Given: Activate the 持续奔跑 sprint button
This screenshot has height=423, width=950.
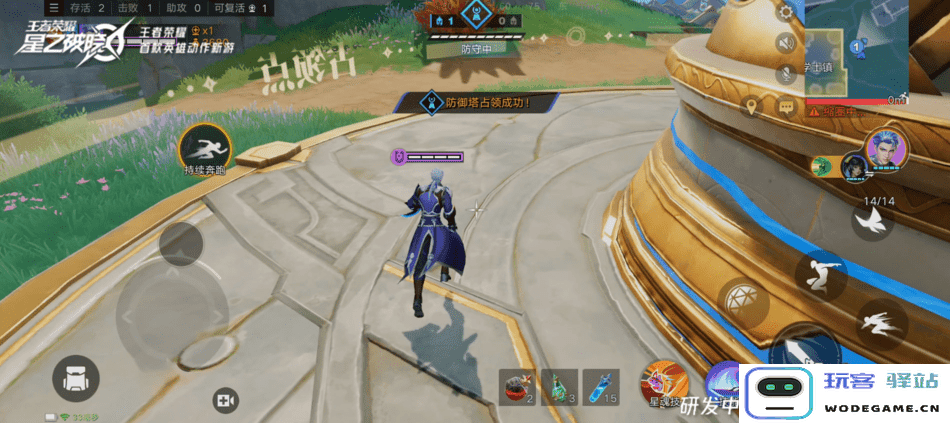Looking at the screenshot, I should (x=206, y=149).
